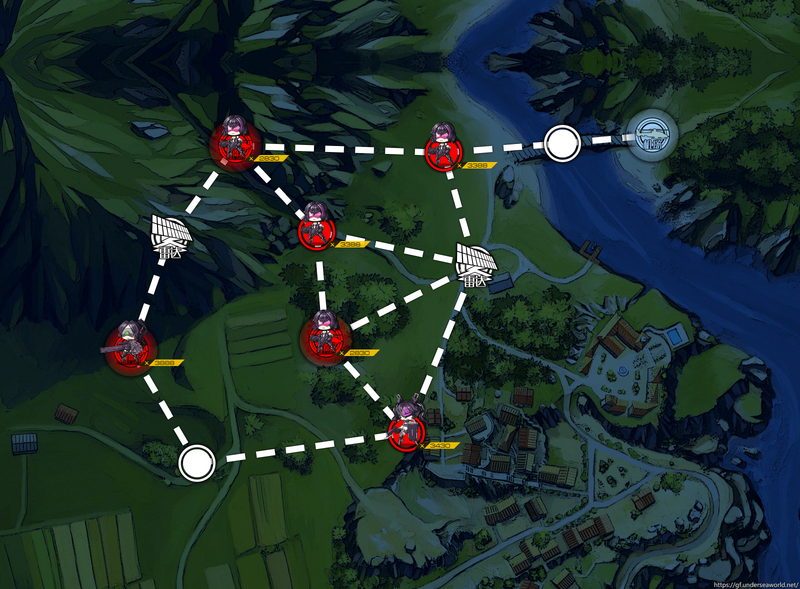Choose the enemy node with strength 3888
The width and height of the screenshot is (800, 589).
131,347
